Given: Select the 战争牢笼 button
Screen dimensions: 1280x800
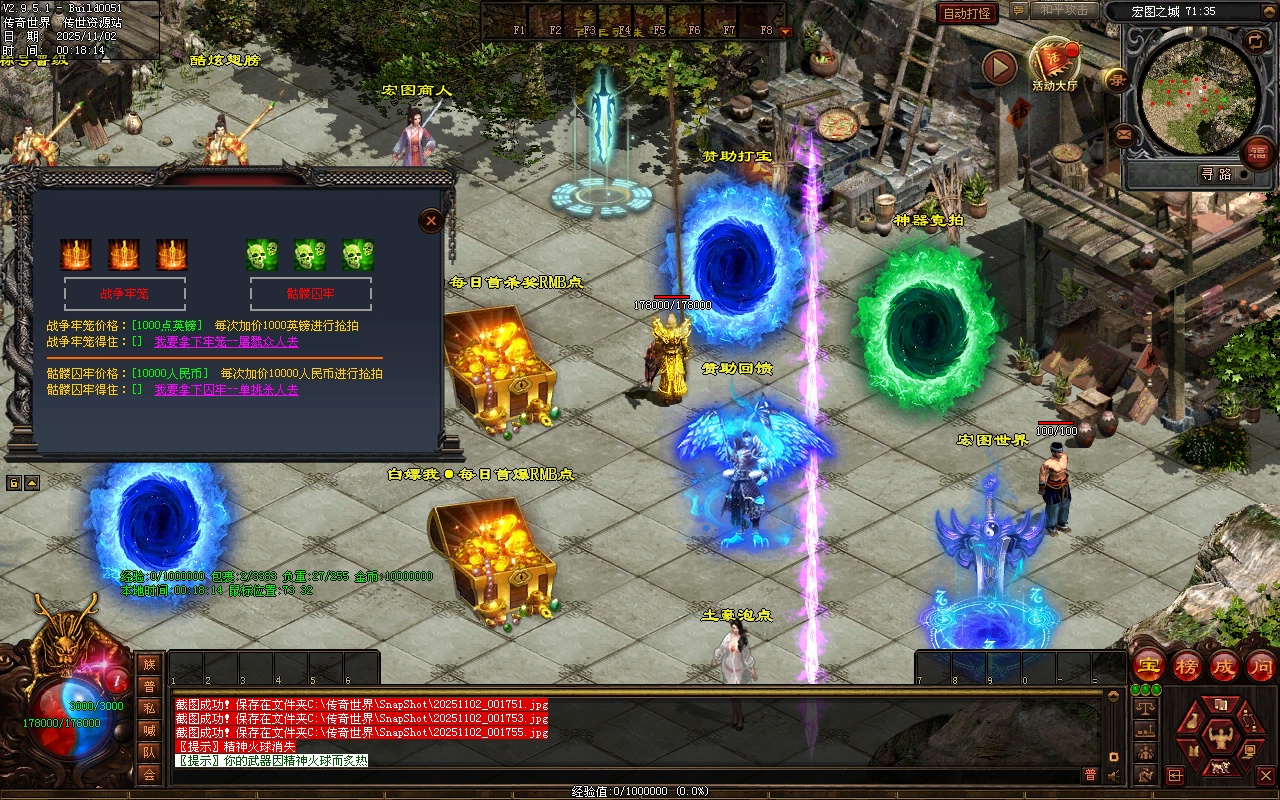Looking at the screenshot, I should pos(125,294).
